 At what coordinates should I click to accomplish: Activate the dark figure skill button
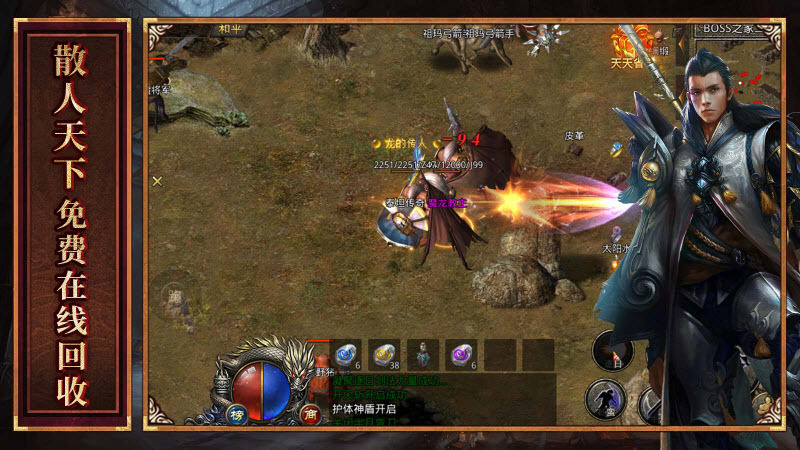click(603, 398)
